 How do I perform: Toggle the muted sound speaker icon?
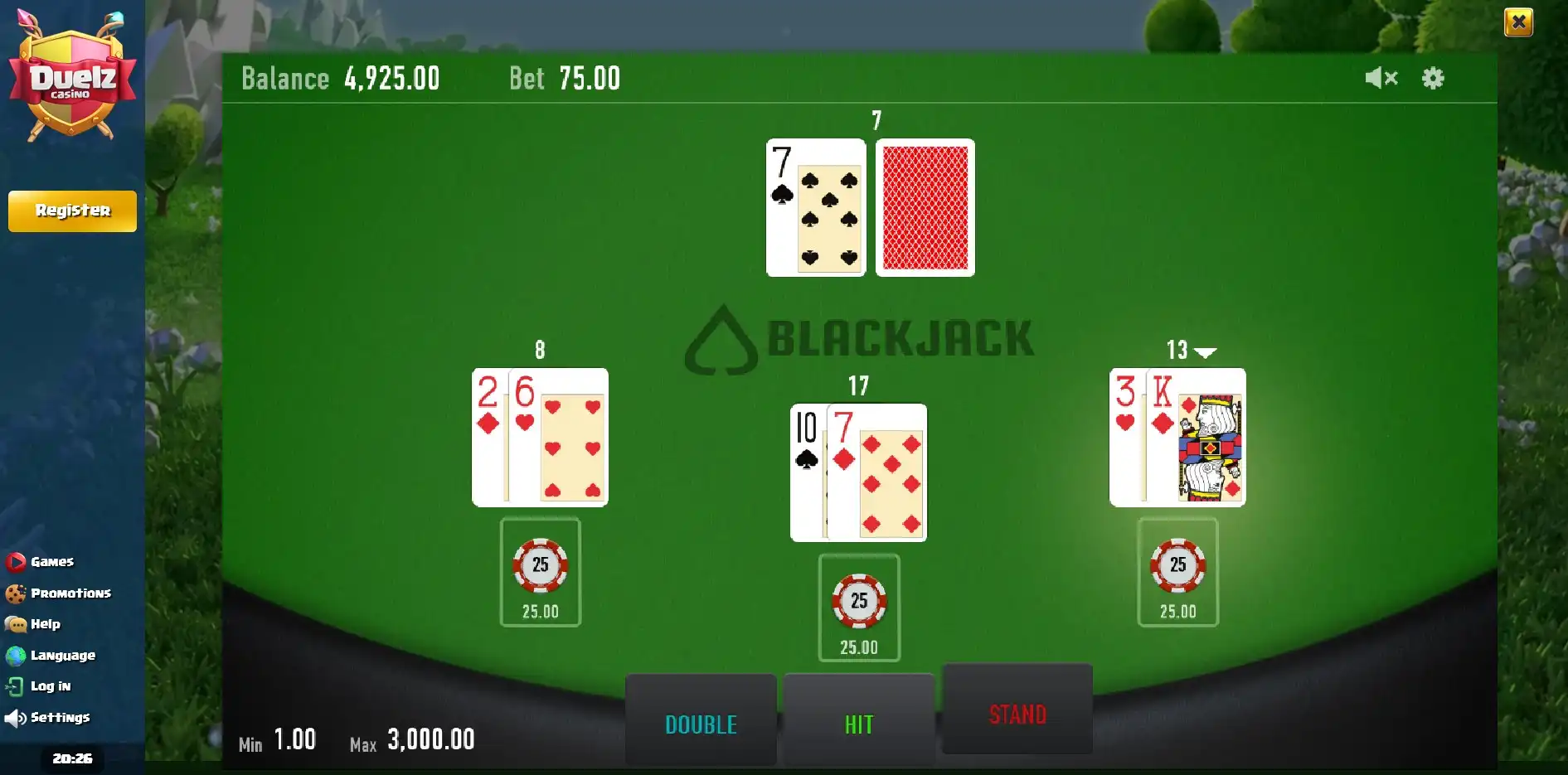click(1381, 78)
